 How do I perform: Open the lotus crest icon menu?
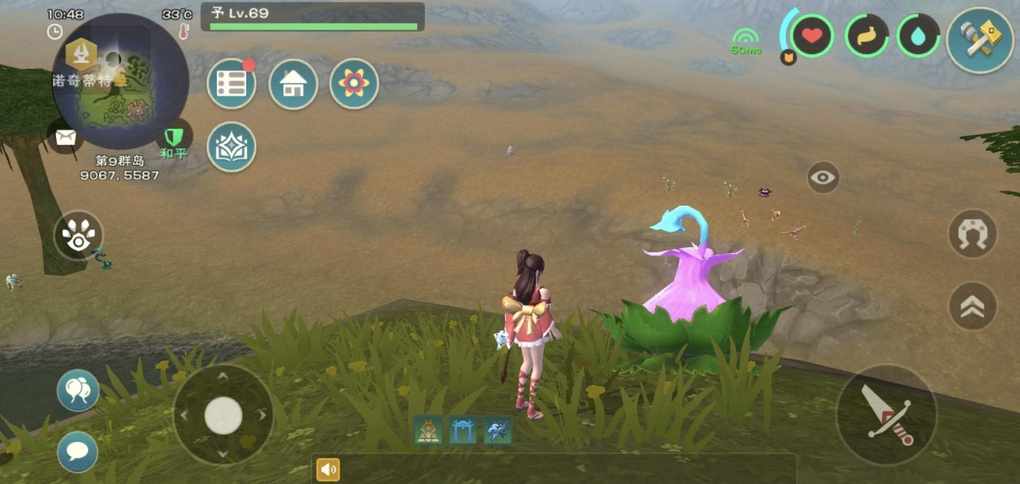[231, 146]
